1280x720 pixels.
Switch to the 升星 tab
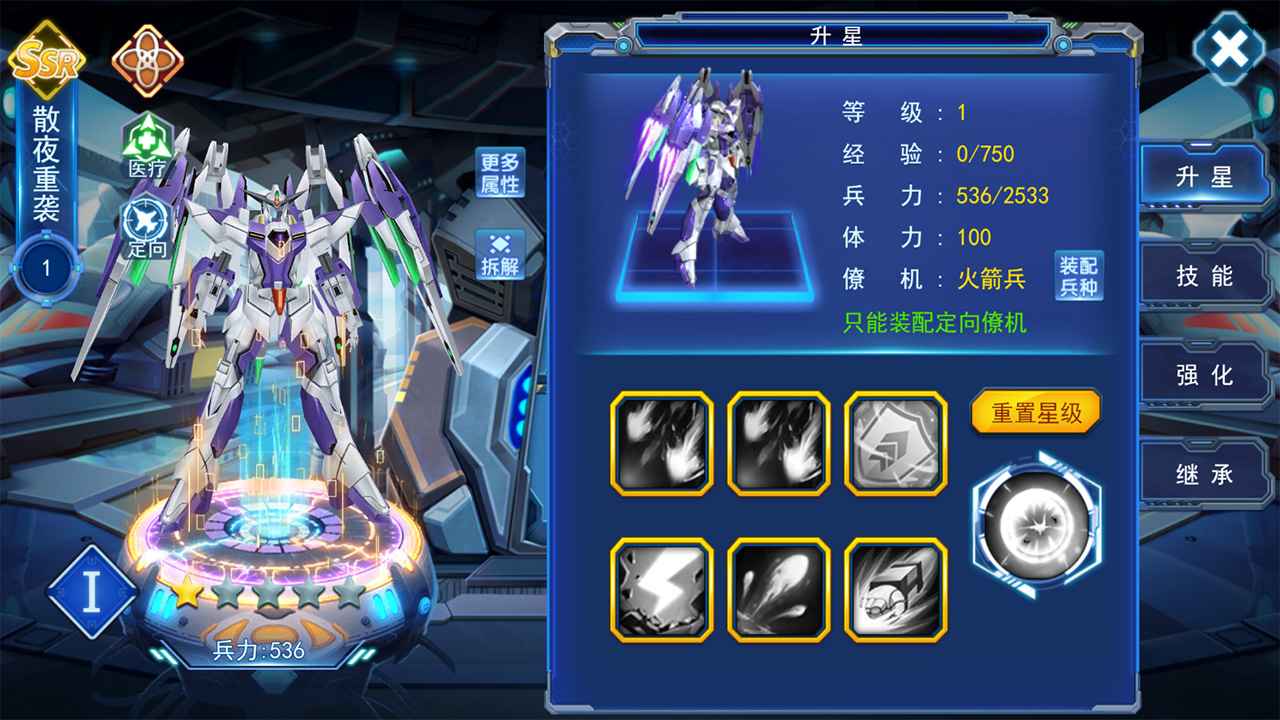tap(1204, 177)
